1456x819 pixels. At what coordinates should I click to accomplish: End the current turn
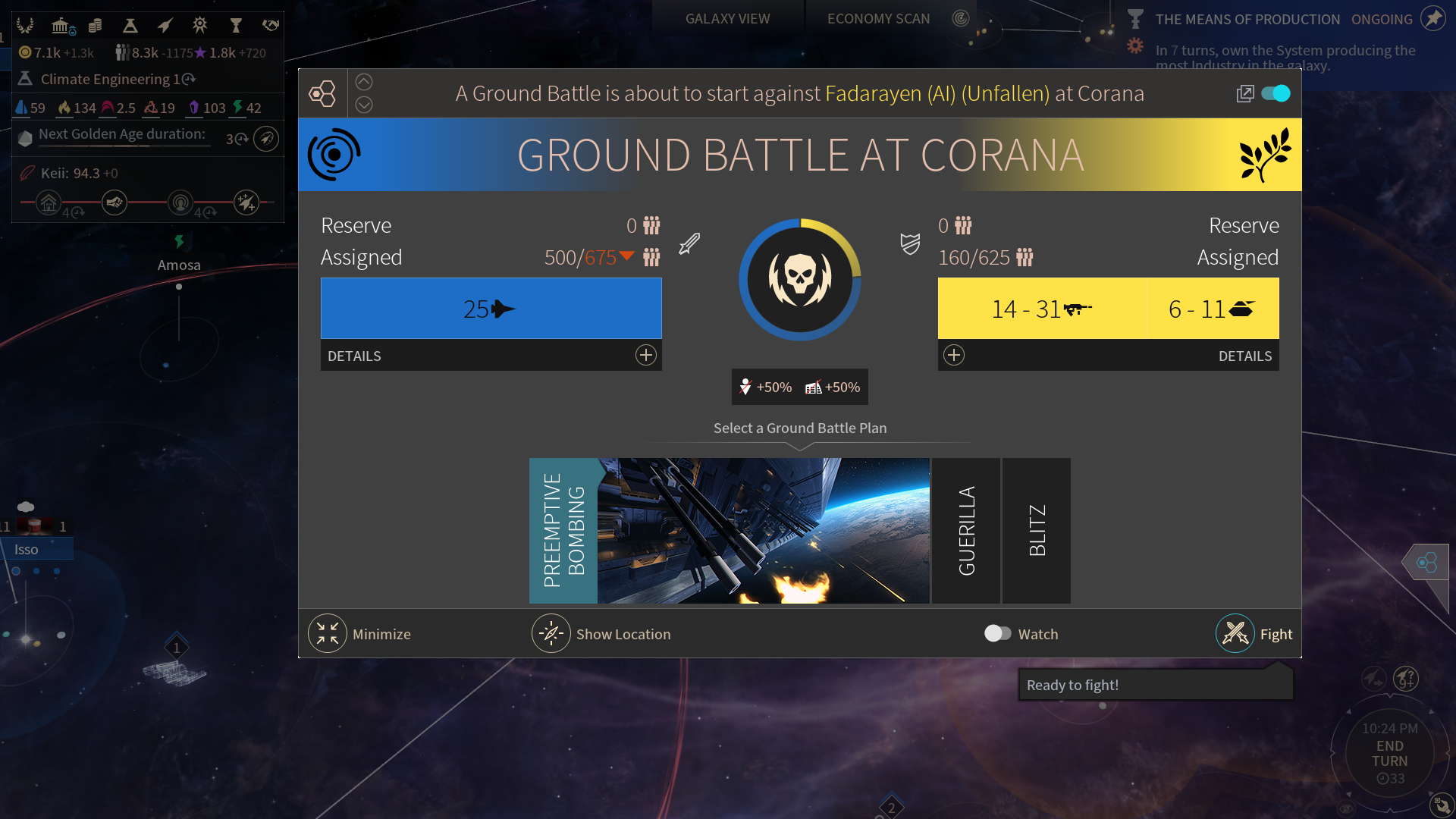click(1389, 754)
